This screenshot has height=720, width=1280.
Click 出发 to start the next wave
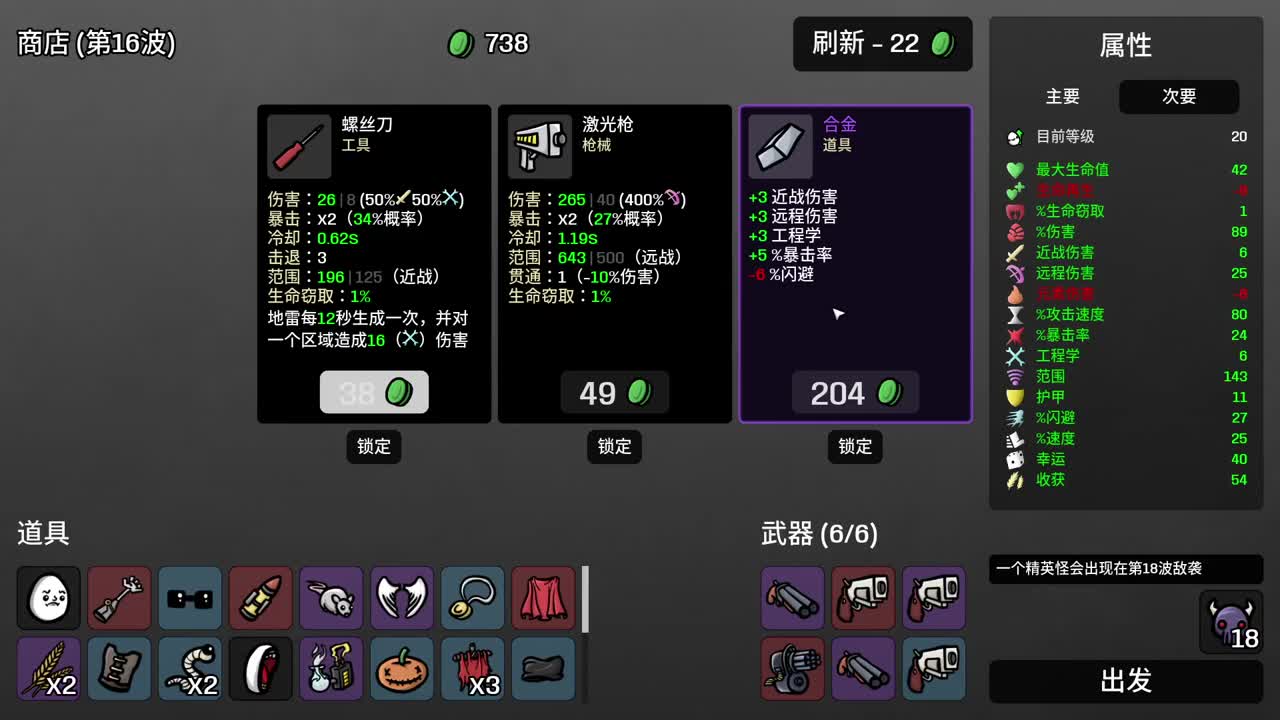pyautogui.click(x=1126, y=682)
